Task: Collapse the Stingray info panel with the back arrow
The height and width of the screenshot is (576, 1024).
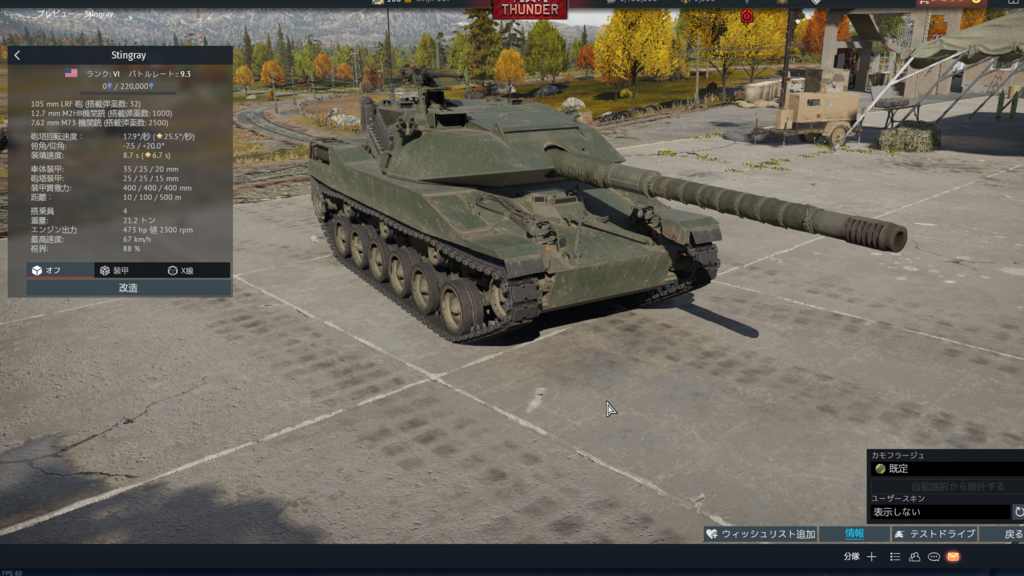Action: [17, 55]
